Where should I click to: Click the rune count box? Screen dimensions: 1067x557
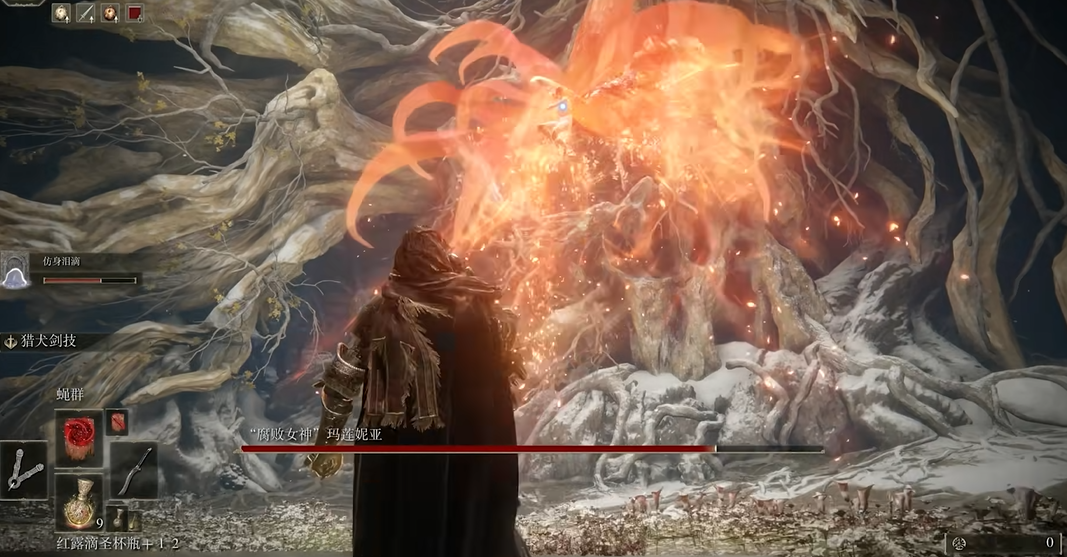[x=1007, y=543]
